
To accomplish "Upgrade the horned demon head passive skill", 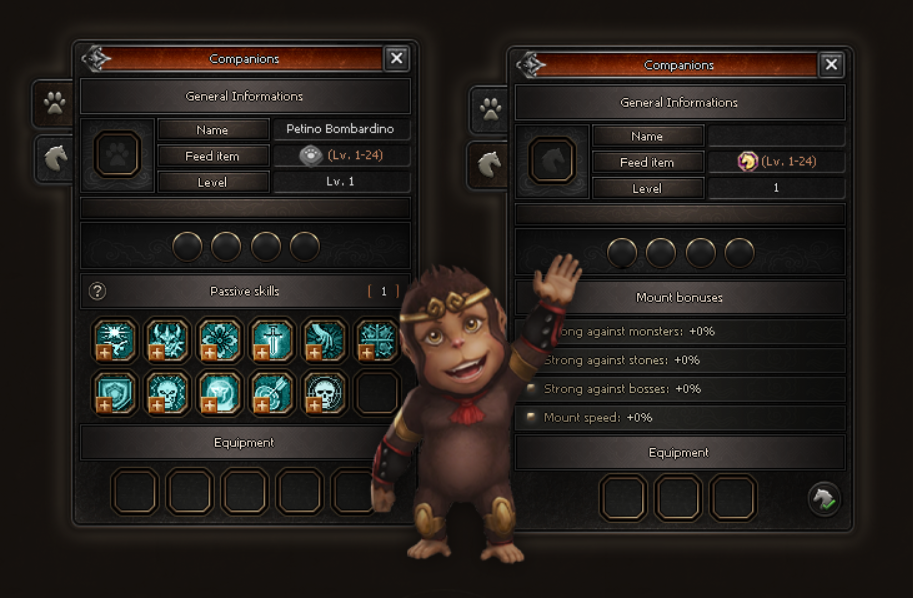I will [x=156, y=351].
